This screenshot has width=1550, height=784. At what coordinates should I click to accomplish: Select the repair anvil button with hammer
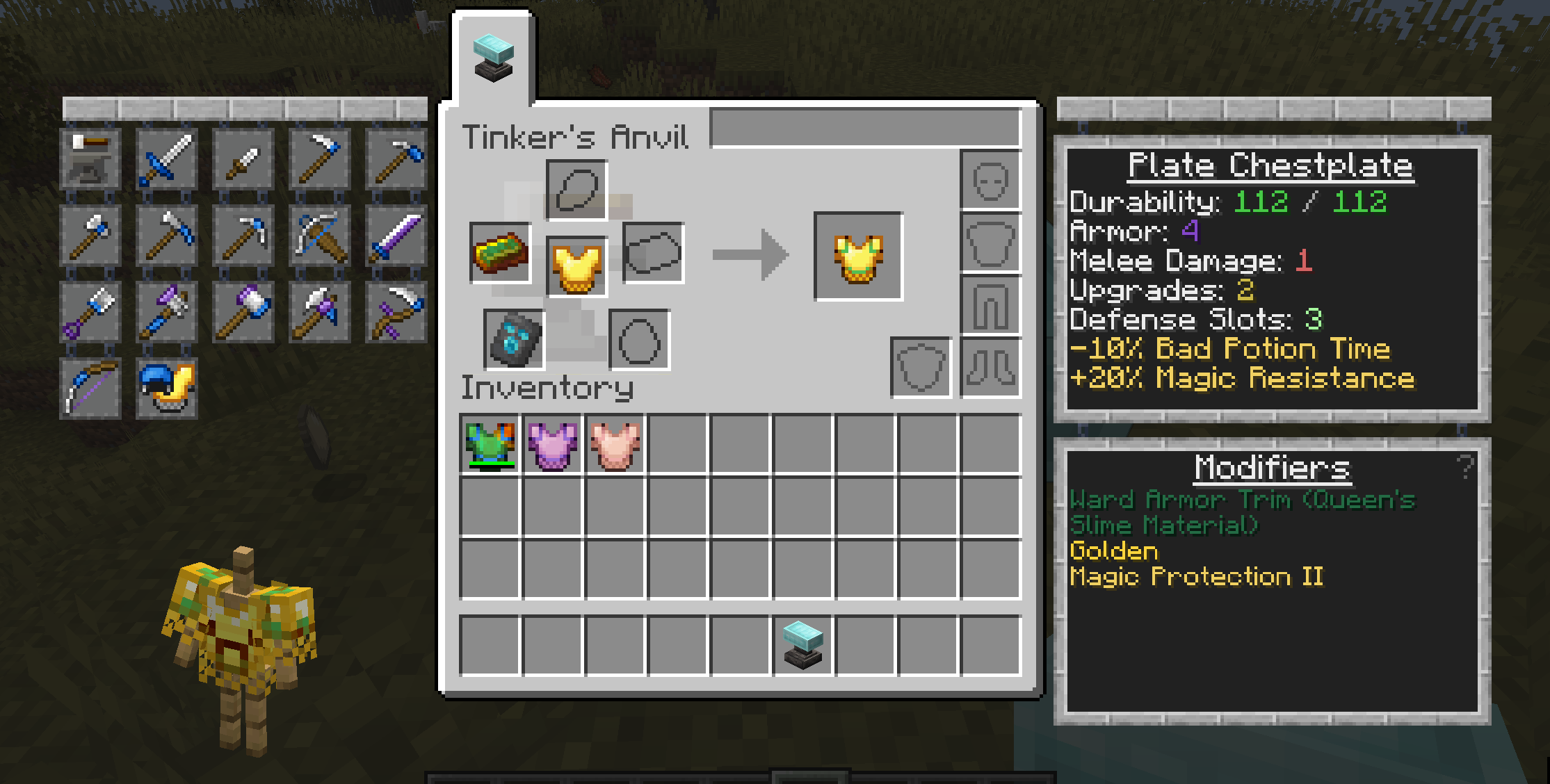[x=90, y=159]
